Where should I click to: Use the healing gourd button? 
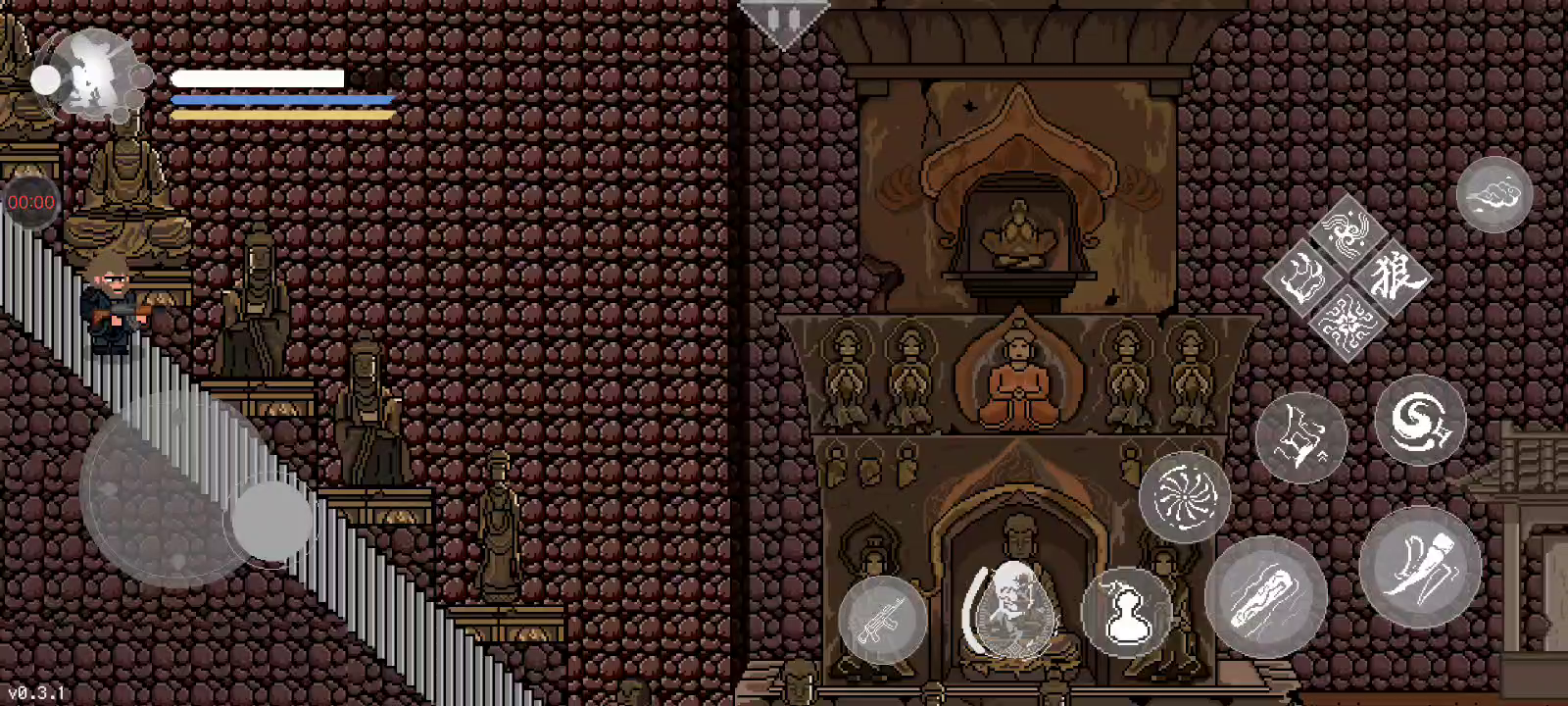[x=1127, y=612]
